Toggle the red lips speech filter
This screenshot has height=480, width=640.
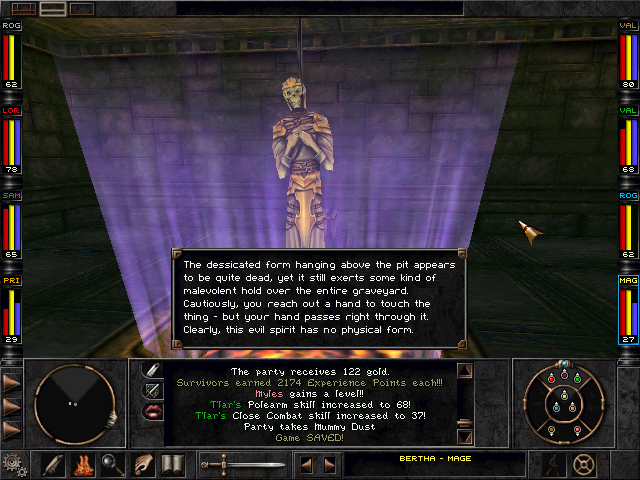153,411
